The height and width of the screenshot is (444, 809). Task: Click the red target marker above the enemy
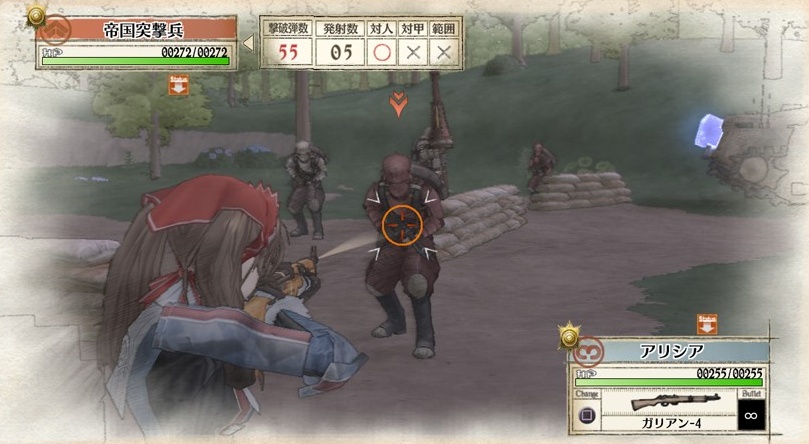pos(398,102)
